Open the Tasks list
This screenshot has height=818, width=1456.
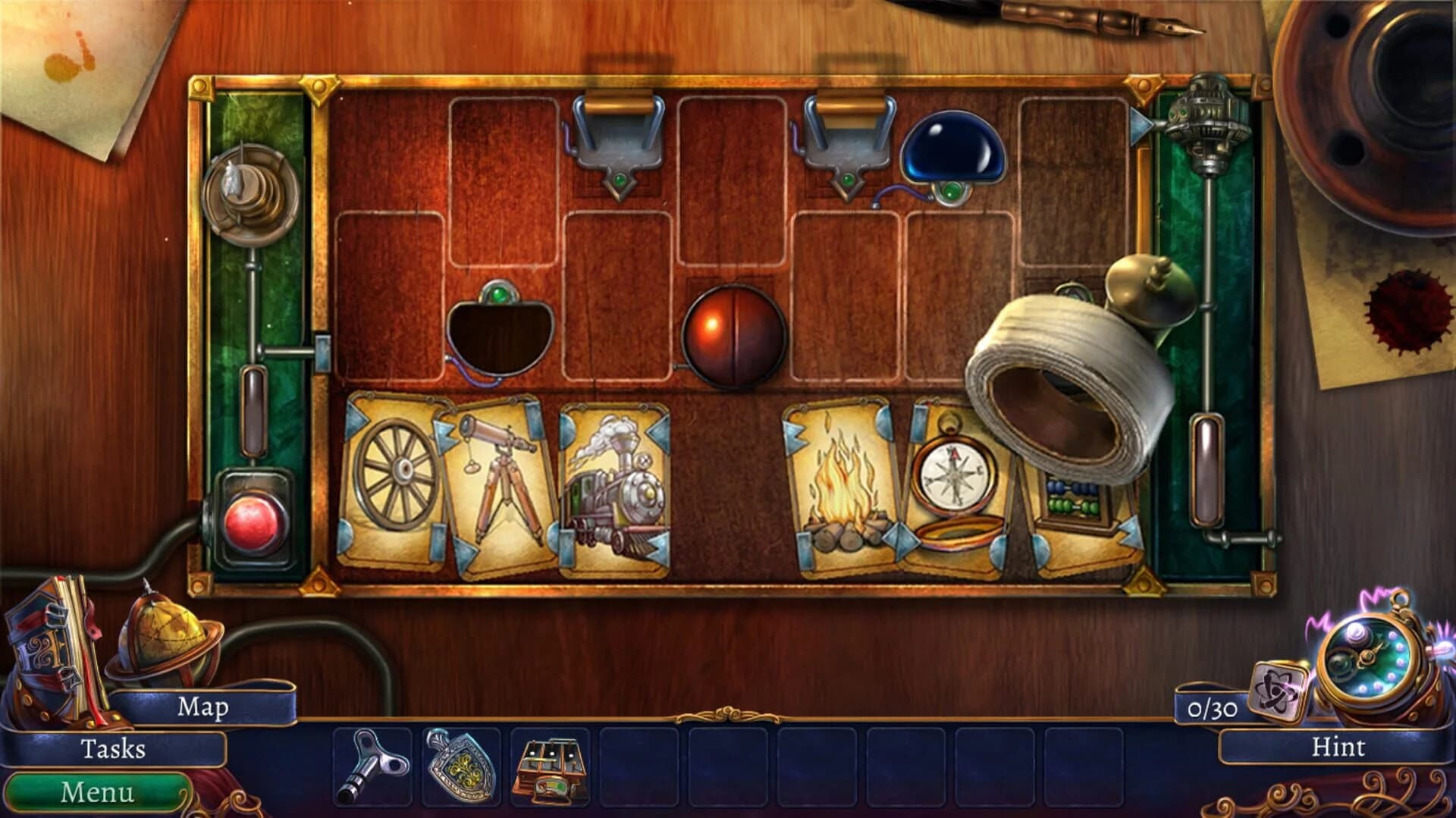coord(114,747)
